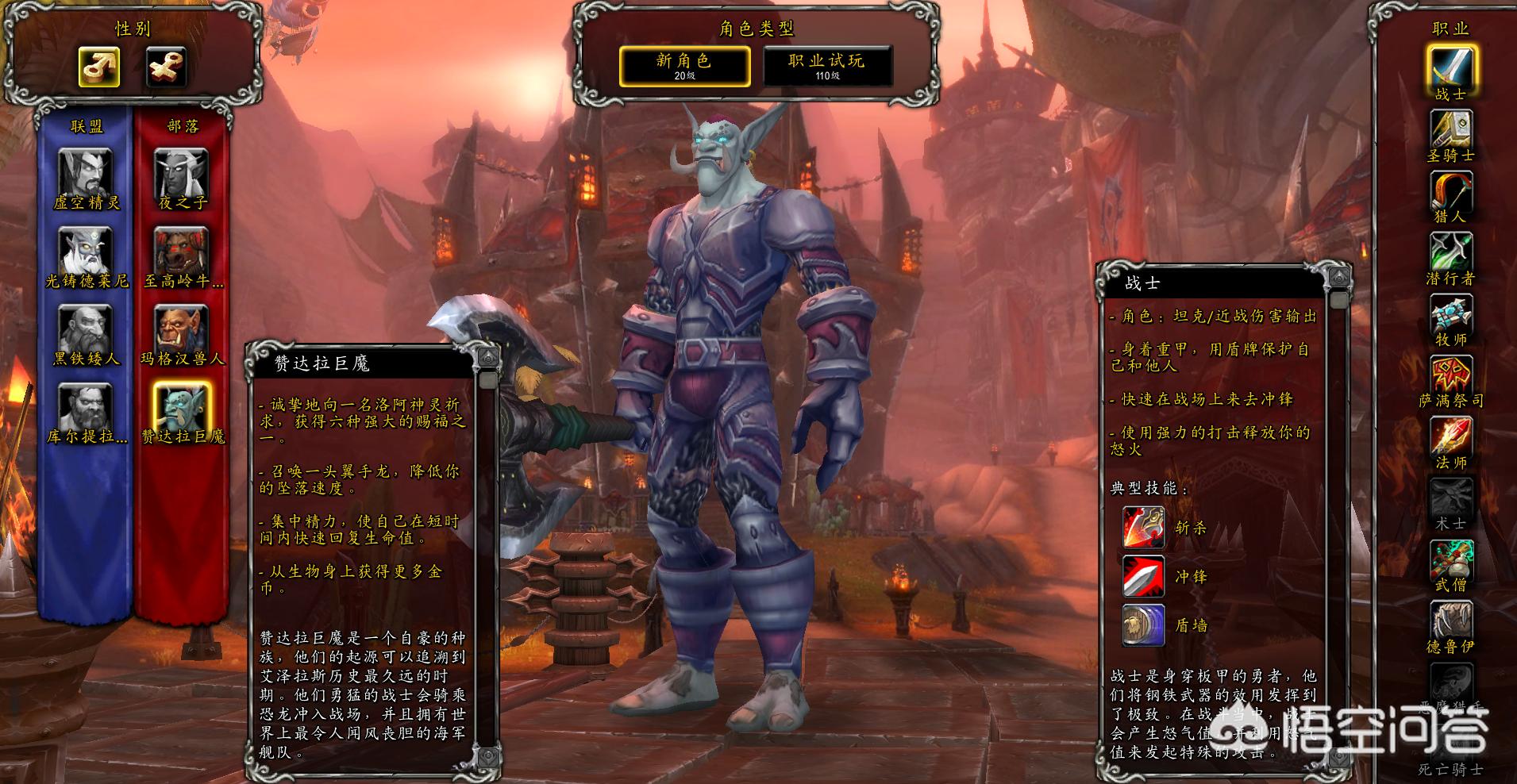Choose the 职业试玩 level 110 class trial
This screenshot has width=1517, height=784.
tap(827, 66)
